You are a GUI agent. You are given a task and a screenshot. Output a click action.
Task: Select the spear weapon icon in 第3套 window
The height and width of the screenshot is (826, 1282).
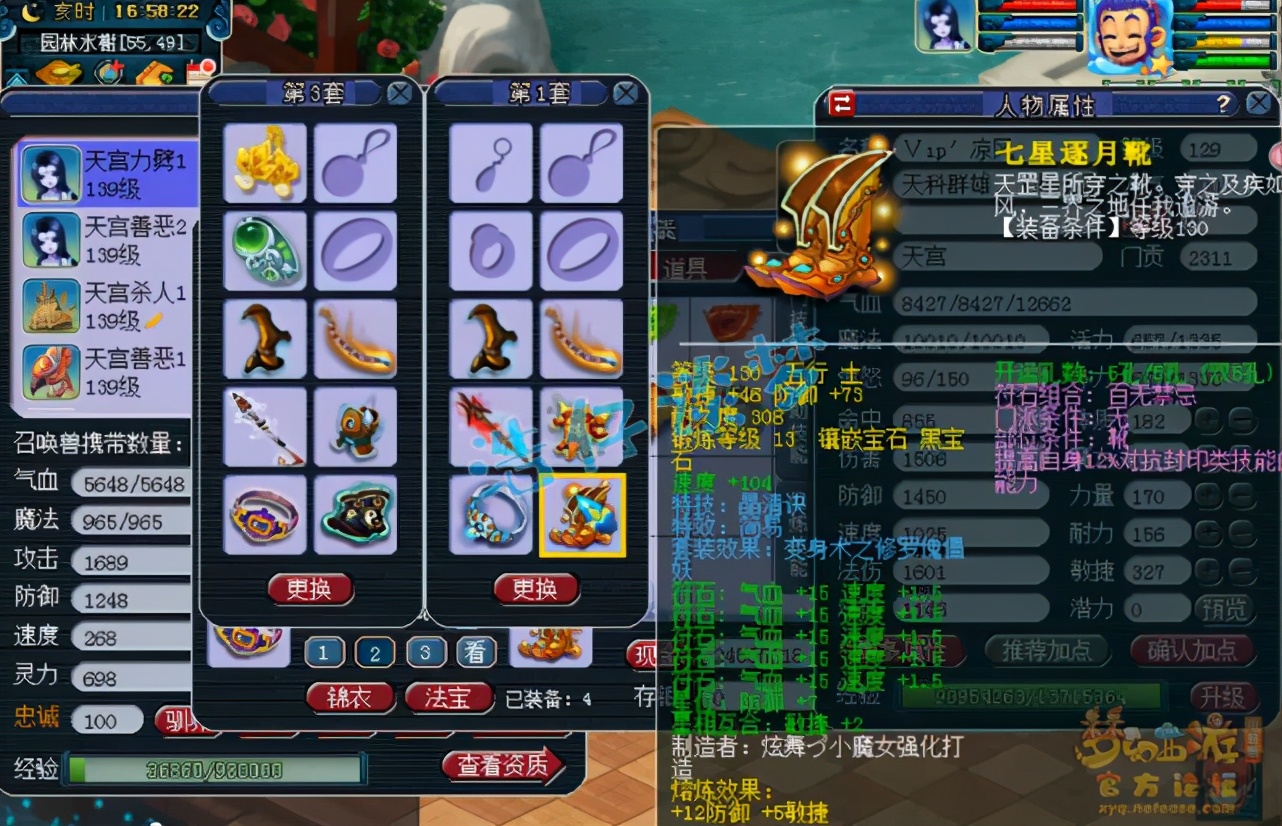click(x=265, y=426)
